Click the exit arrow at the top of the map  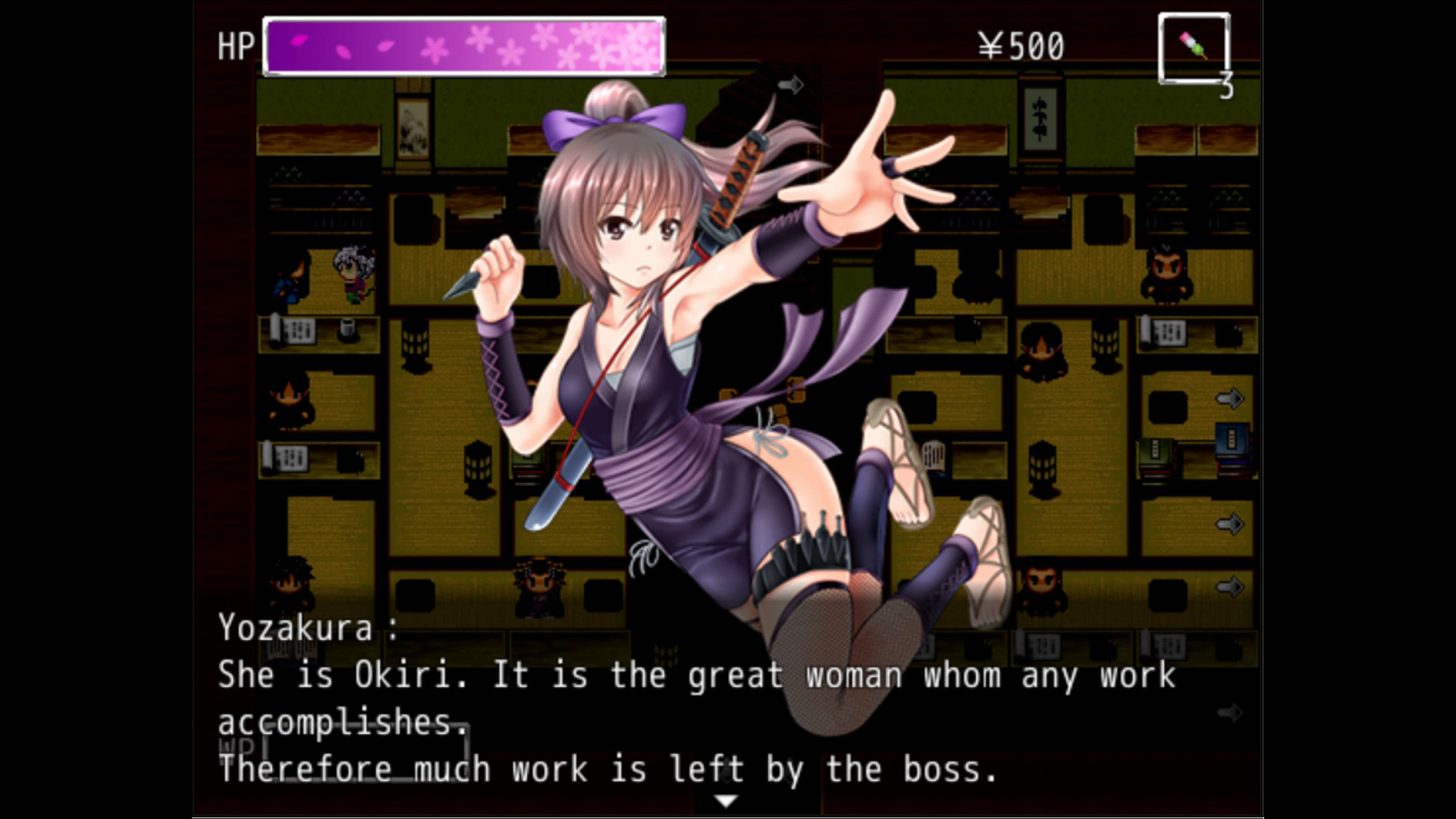(791, 86)
